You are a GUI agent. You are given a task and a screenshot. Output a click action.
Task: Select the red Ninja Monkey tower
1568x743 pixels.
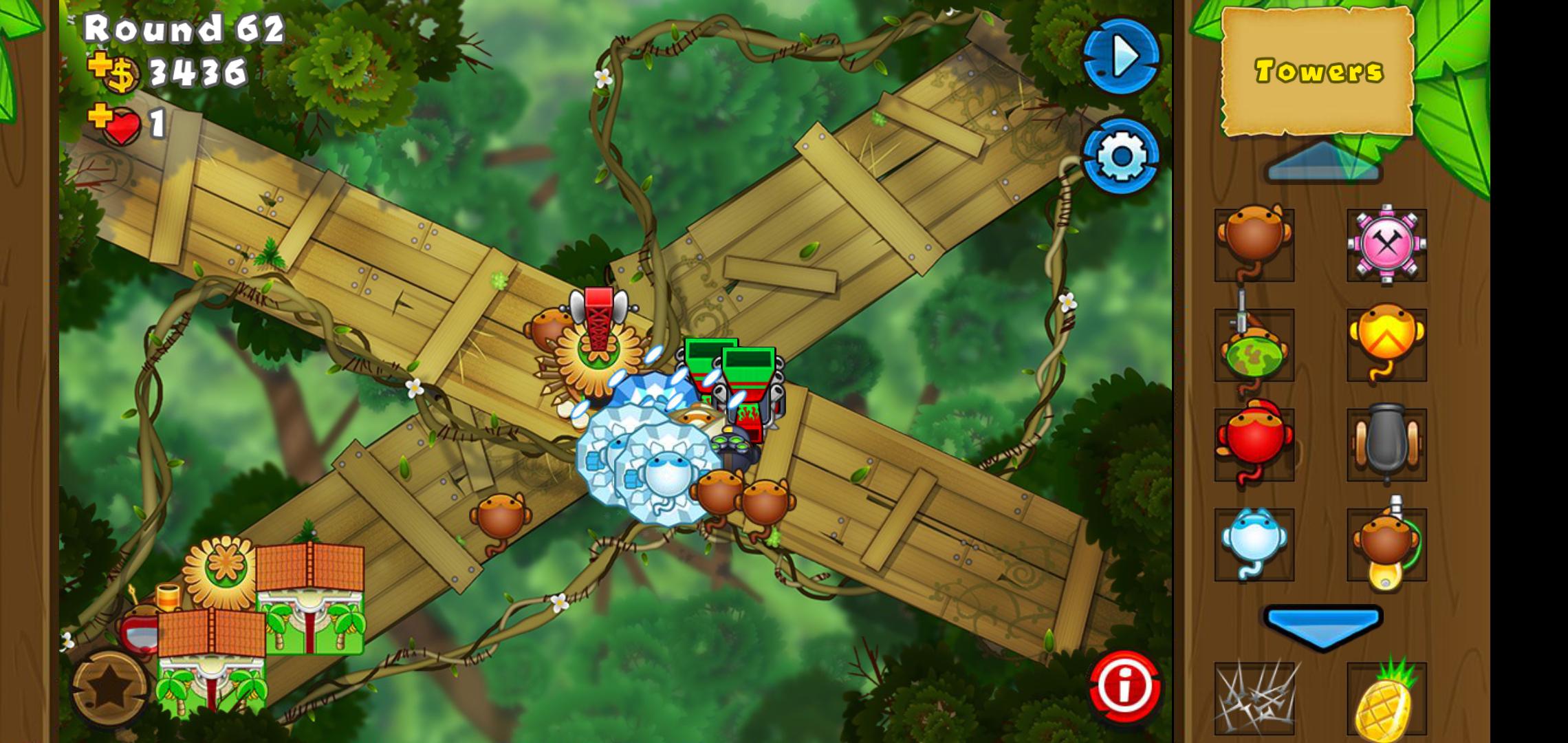1254,444
